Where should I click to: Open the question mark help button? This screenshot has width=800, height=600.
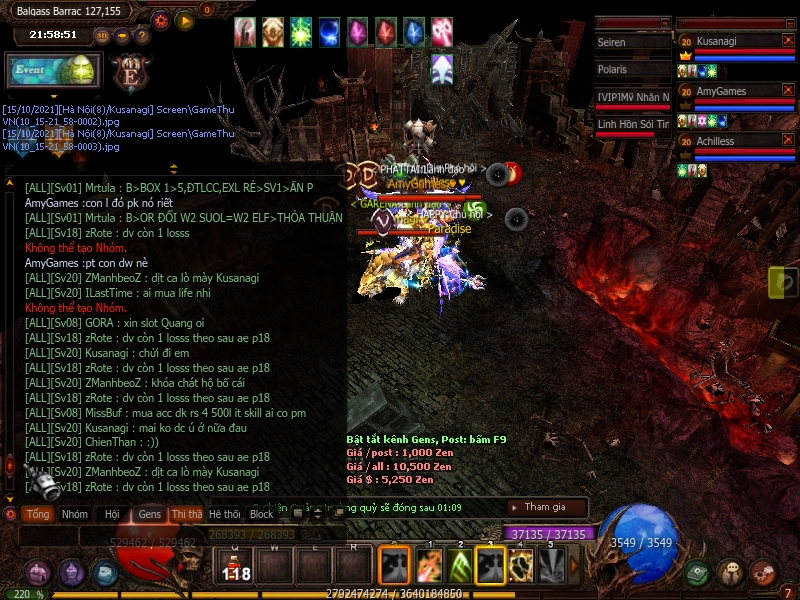[142, 35]
